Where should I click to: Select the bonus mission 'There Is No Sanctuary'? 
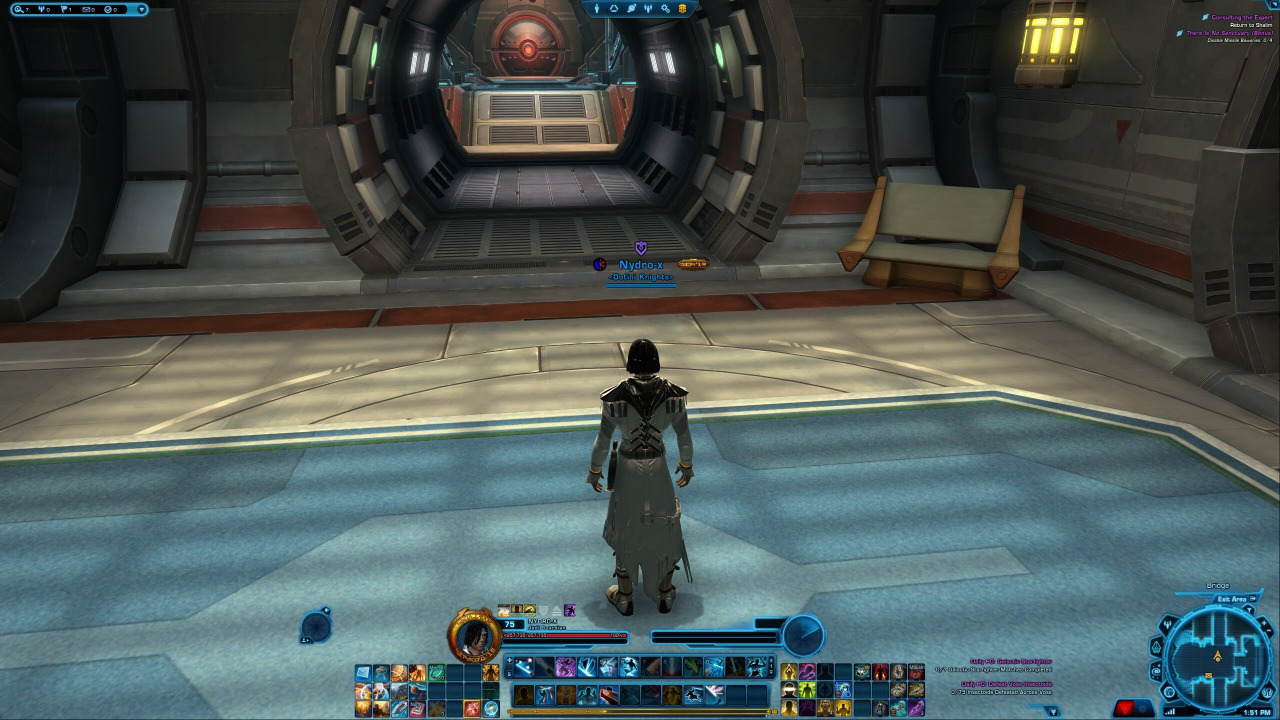tap(1230, 33)
